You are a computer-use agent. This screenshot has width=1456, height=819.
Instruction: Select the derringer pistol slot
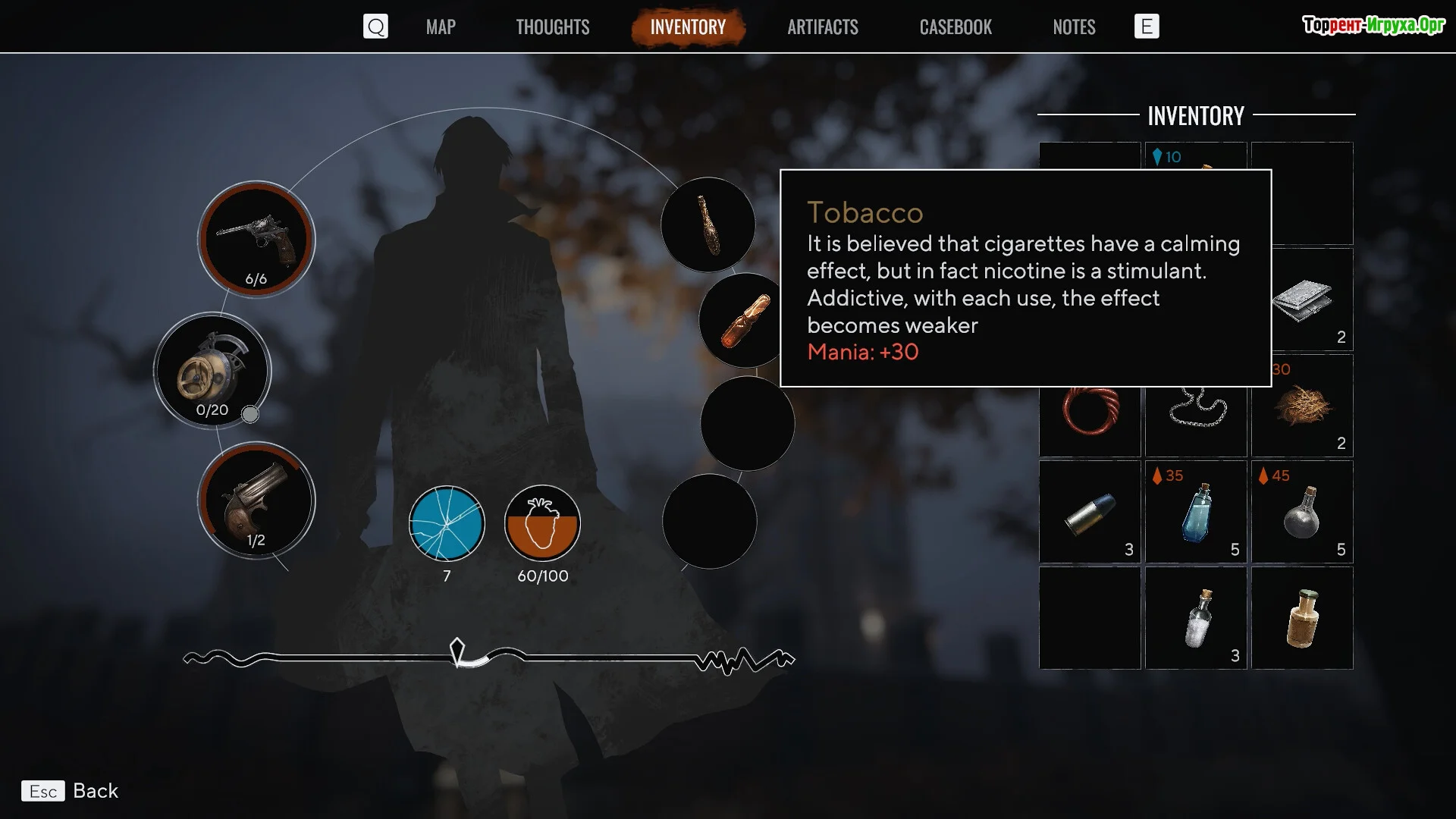coord(256,500)
